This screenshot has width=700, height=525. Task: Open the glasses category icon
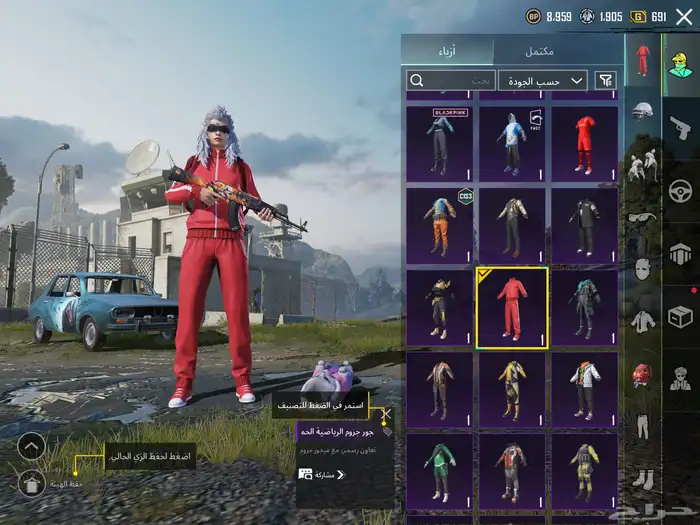[x=642, y=217]
